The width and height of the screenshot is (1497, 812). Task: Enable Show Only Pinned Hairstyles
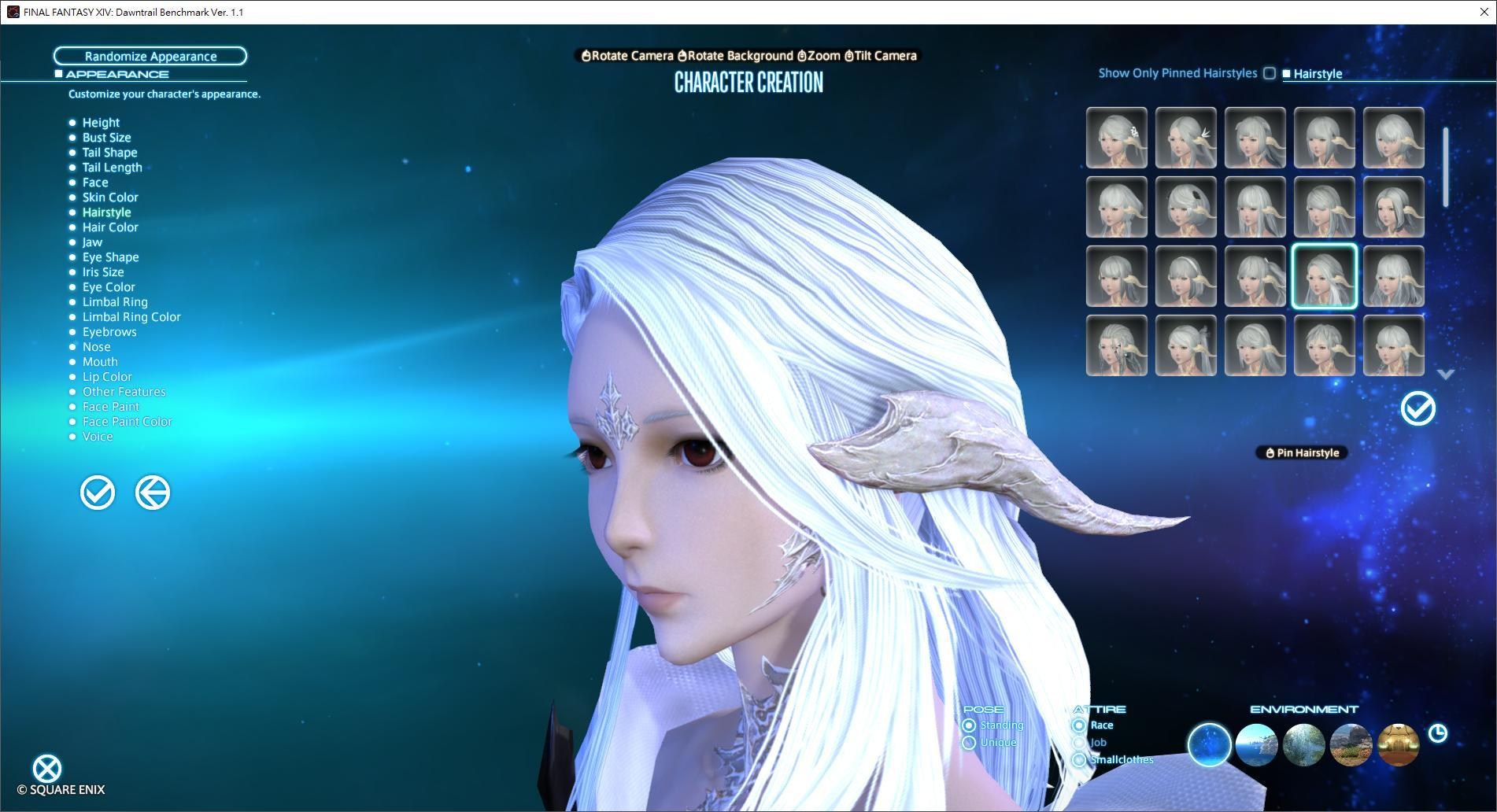click(1269, 72)
